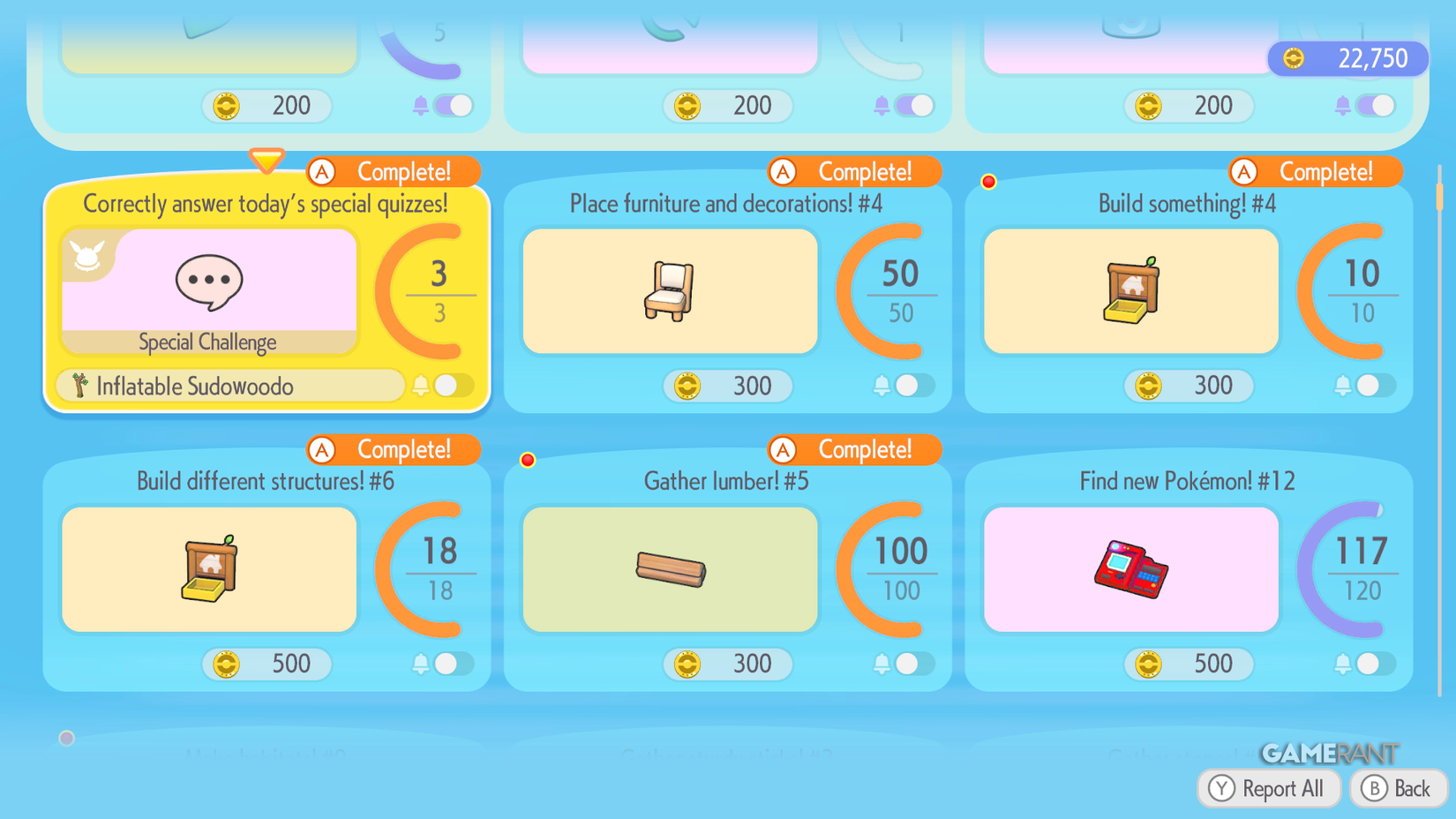Enable notifications for Gather lumber #5

pos(907,664)
